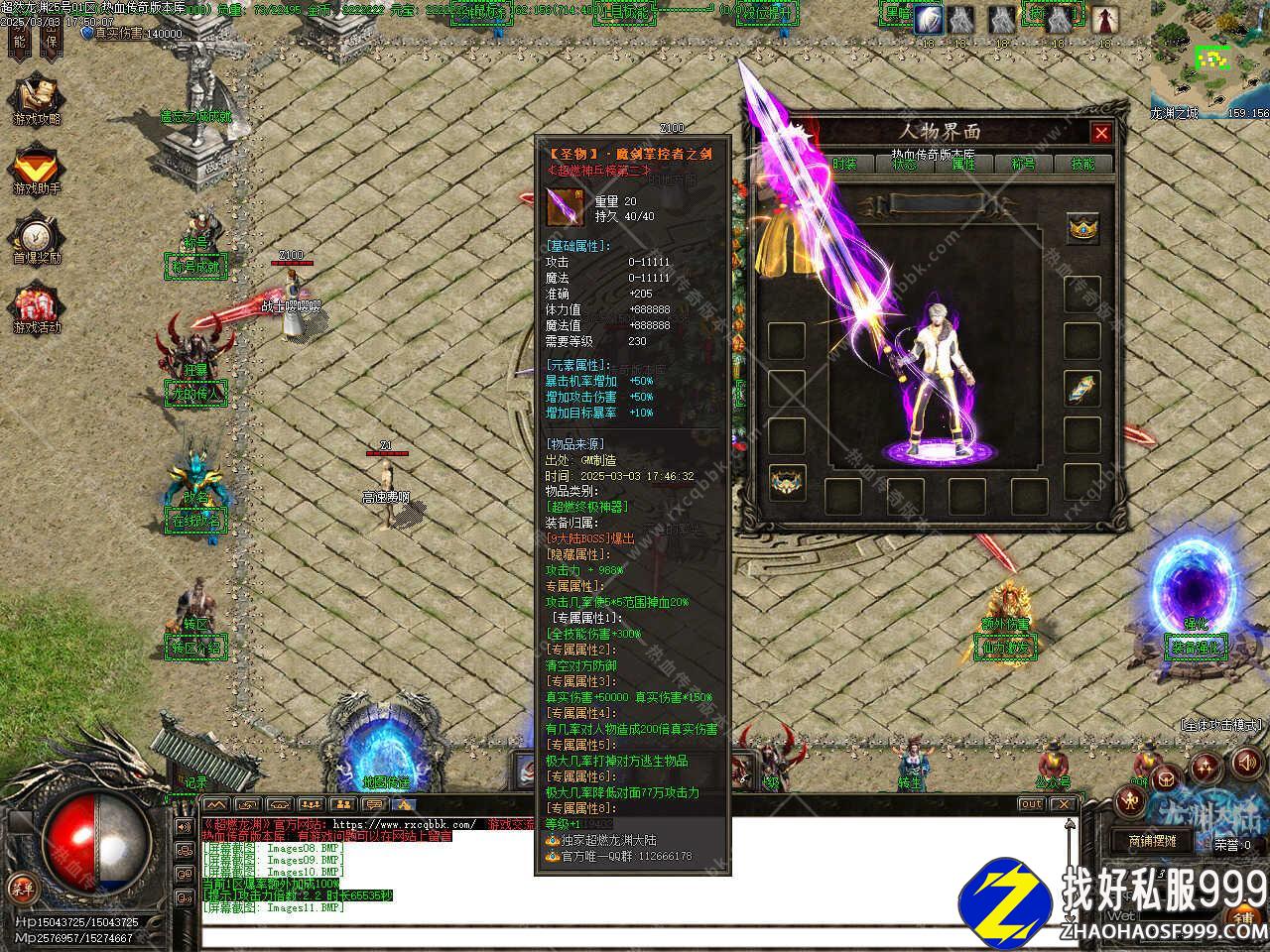The height and width of the screenshot is (952, 1270).
Task: Click the chat text input field
Action: coord(635,935)
